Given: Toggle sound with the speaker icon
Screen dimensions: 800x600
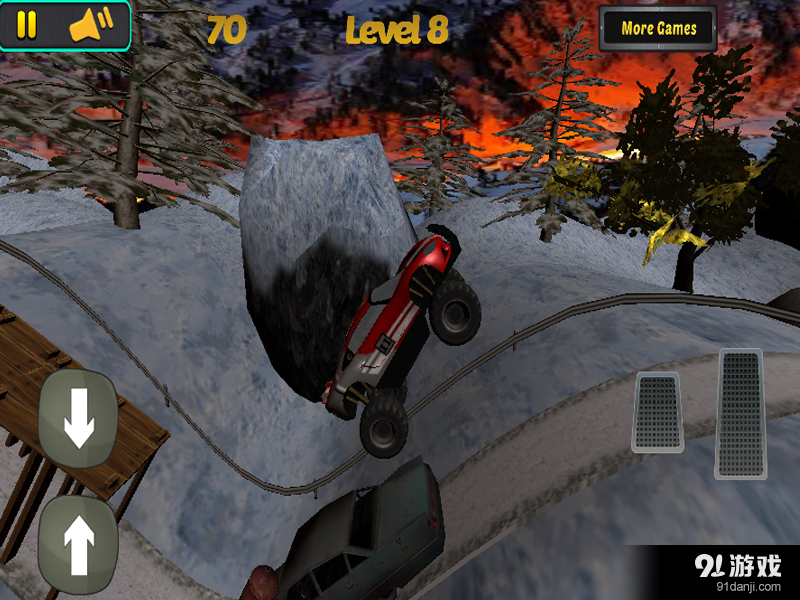Looking at the screenshot, I should (92, 26).
